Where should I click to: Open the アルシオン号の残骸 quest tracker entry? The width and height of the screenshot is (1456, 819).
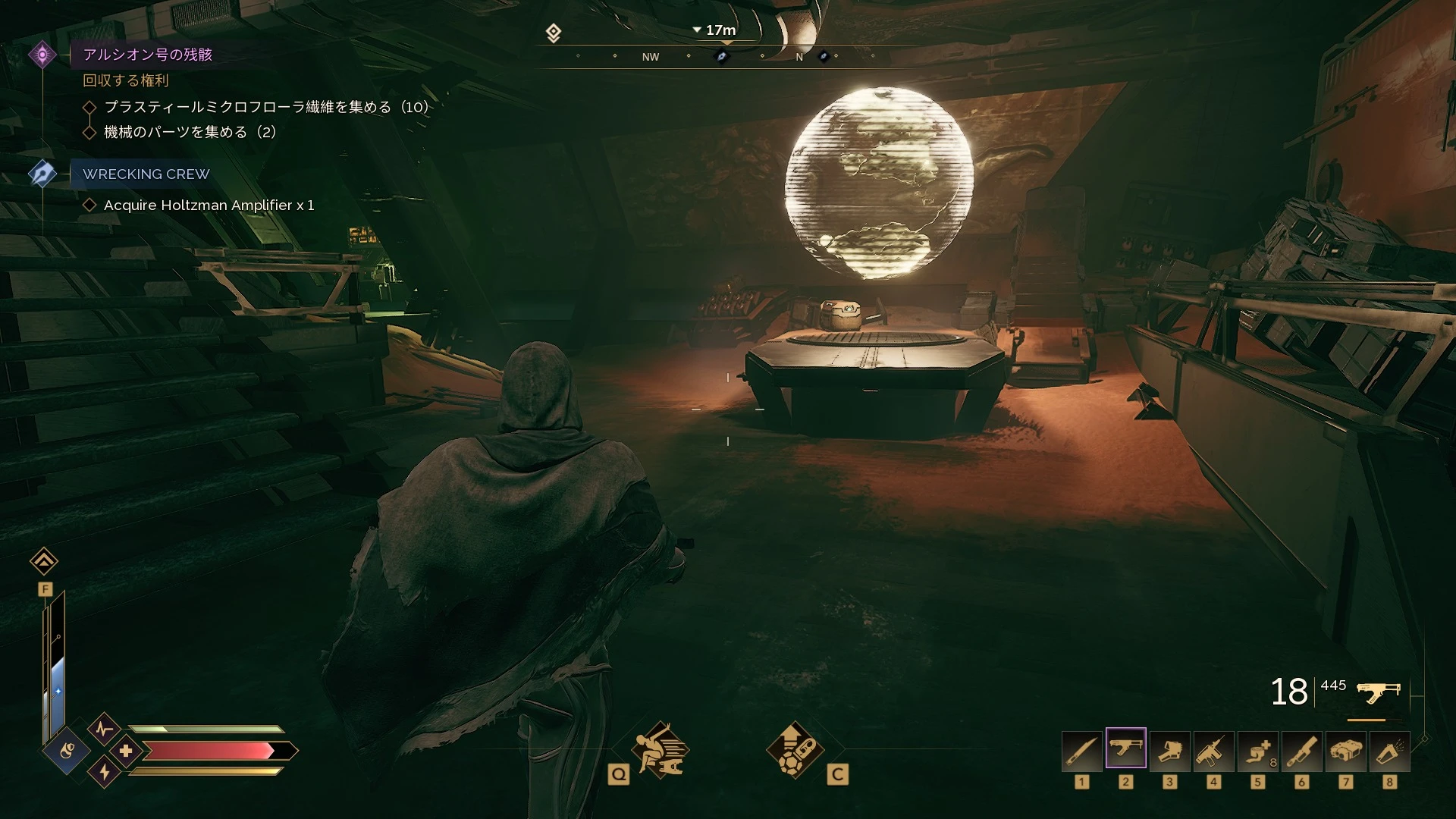148,55
